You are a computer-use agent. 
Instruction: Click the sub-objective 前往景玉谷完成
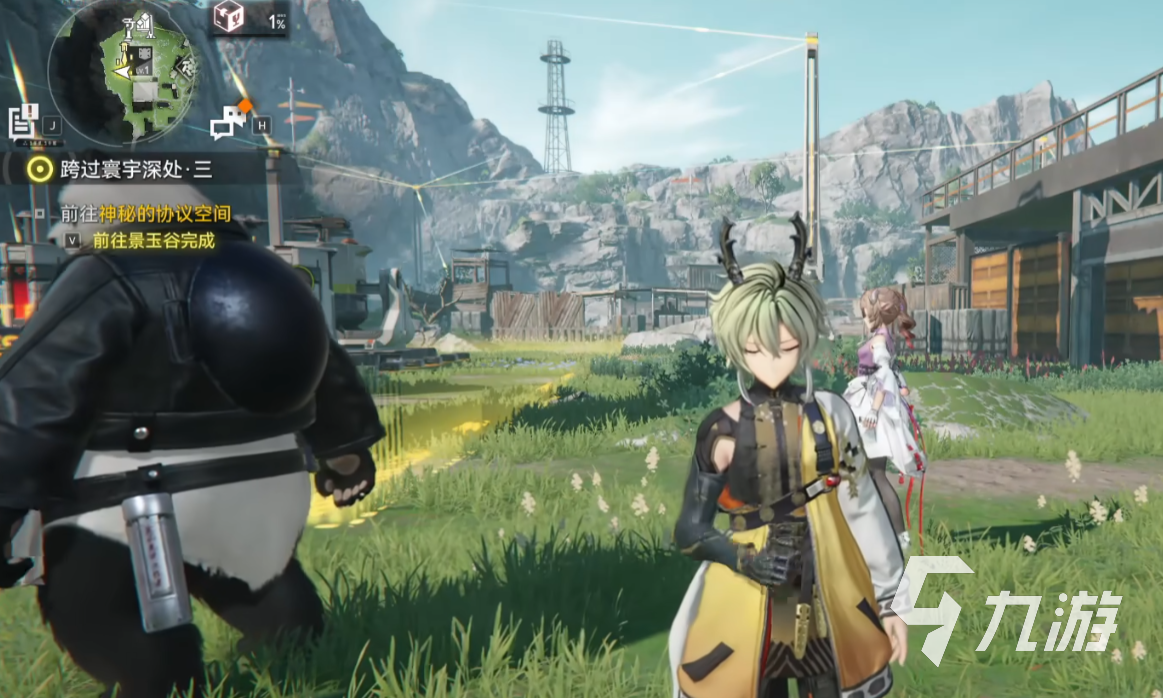(x=153, y=240)
